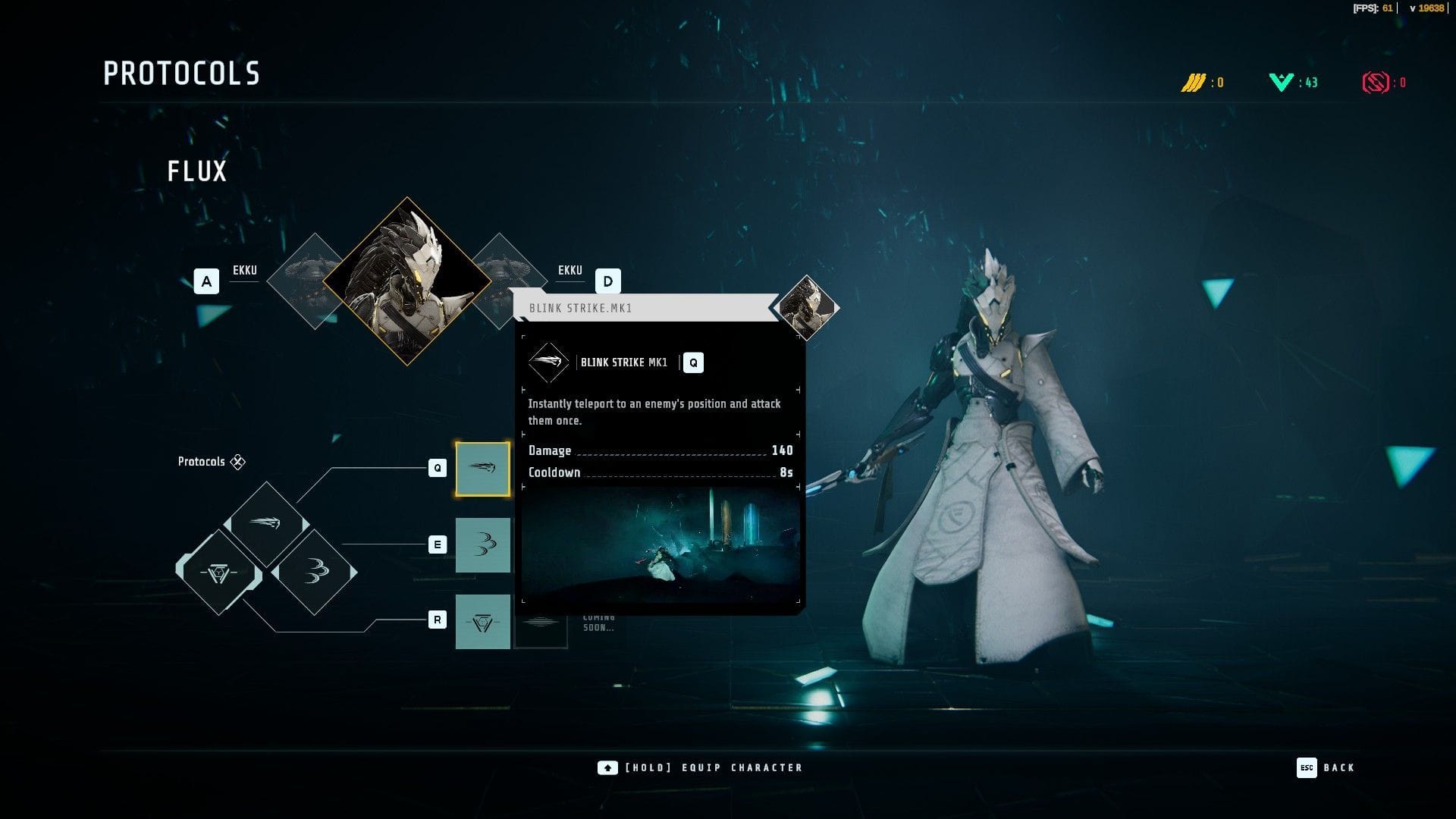Play the Blink Strike preview video thumbnail
1456x819 pixels.
click(660, 544)
